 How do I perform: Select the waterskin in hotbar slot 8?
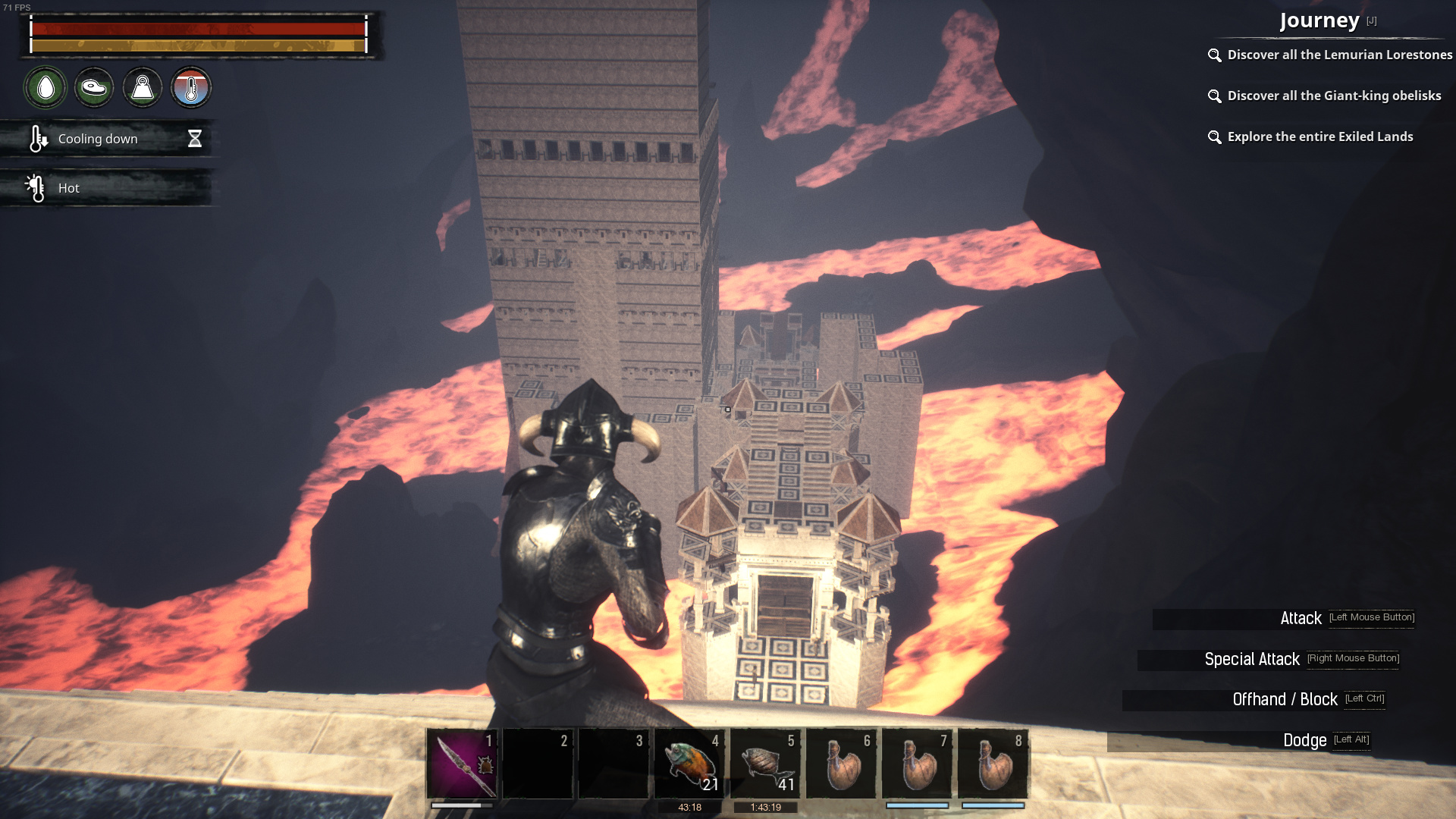(x=993, y=764)
